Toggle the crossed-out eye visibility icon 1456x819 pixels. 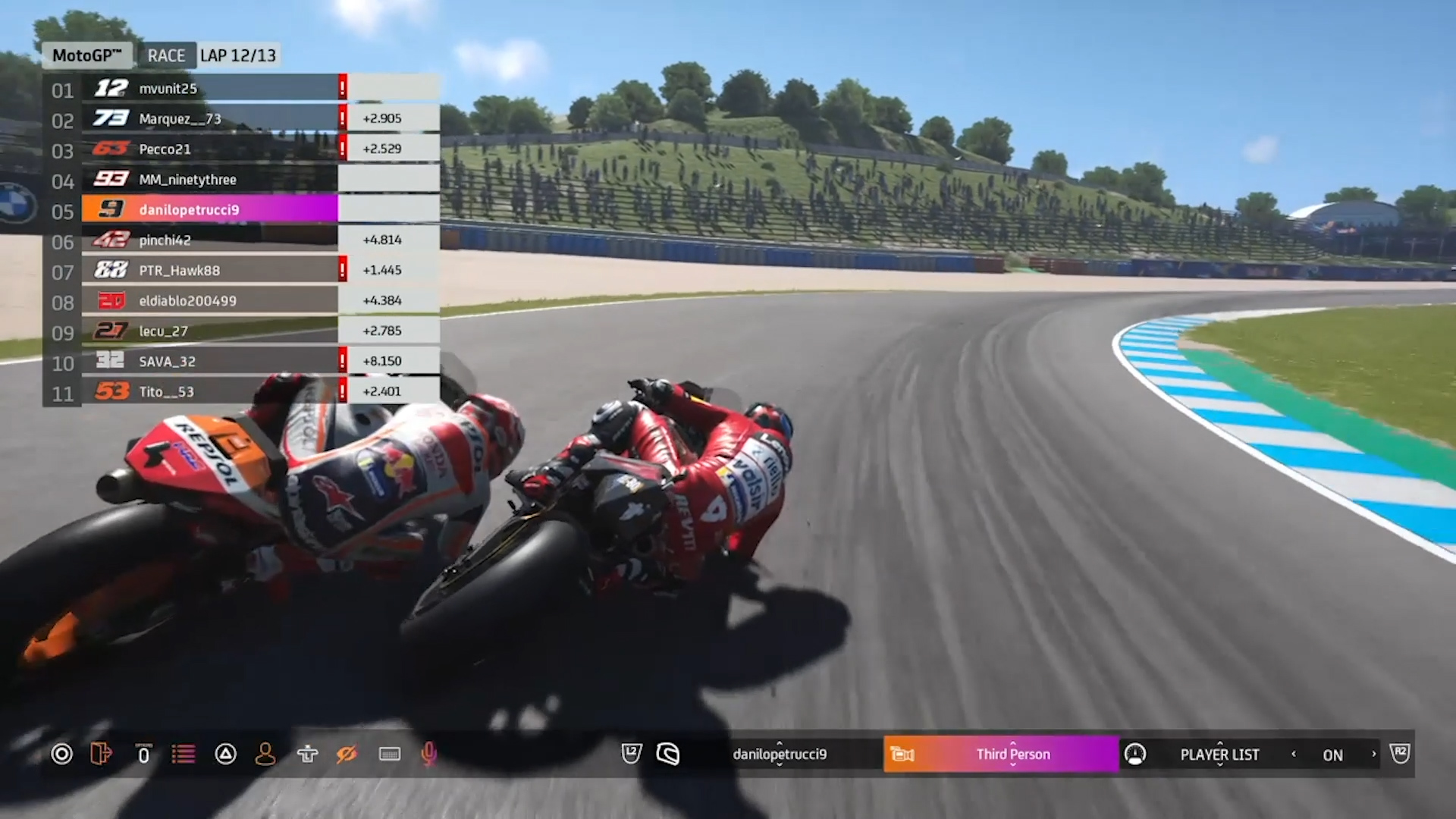[347, 754]
